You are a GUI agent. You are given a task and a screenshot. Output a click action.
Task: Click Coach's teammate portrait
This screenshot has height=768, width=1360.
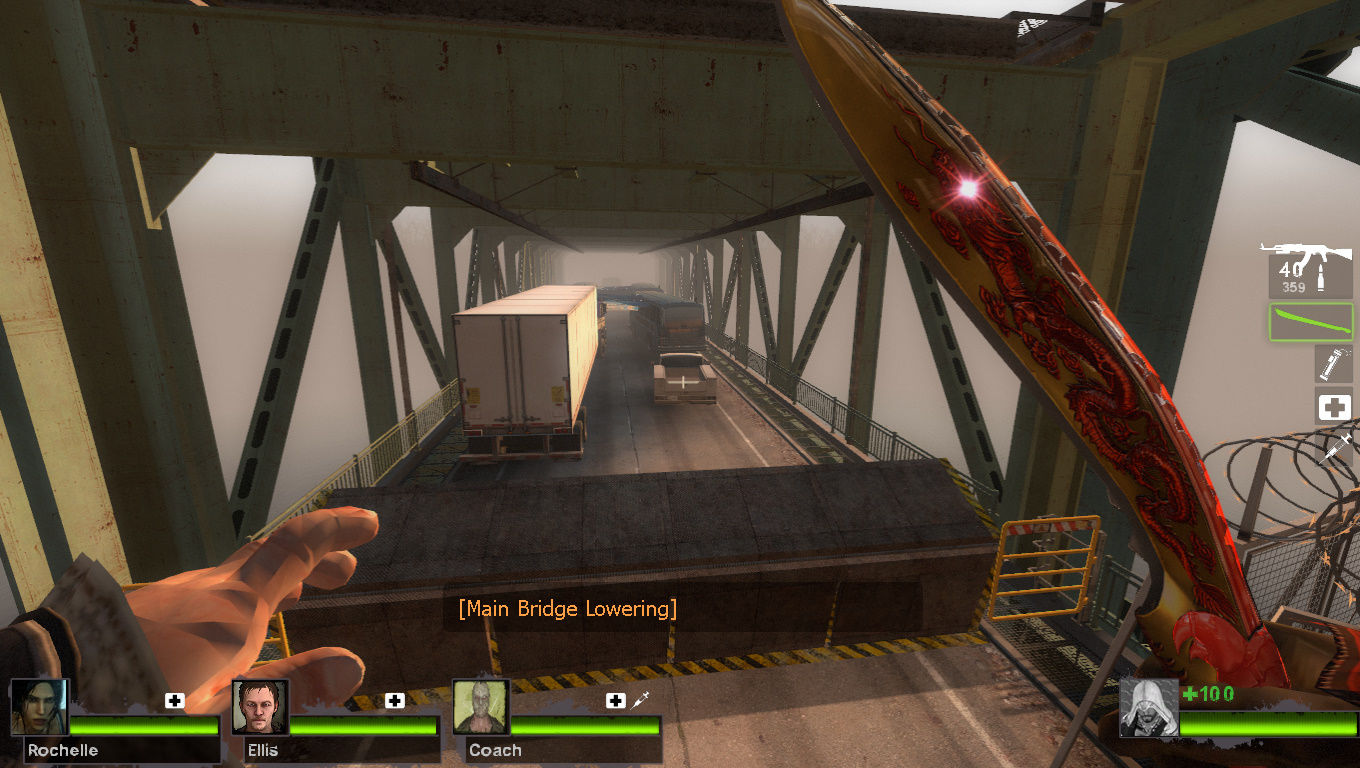[481, 708]
